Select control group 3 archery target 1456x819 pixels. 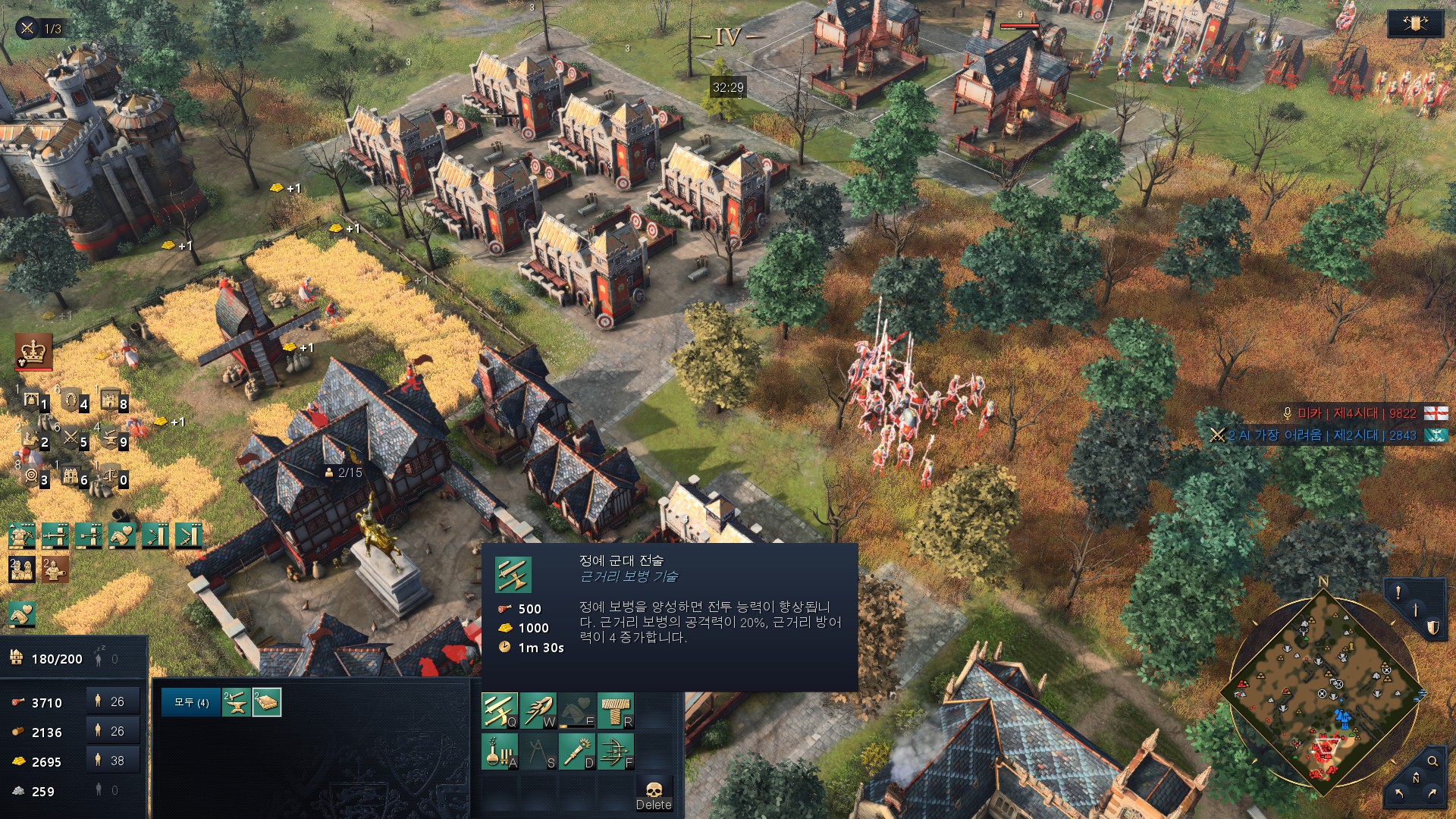(x=34, y=476)
